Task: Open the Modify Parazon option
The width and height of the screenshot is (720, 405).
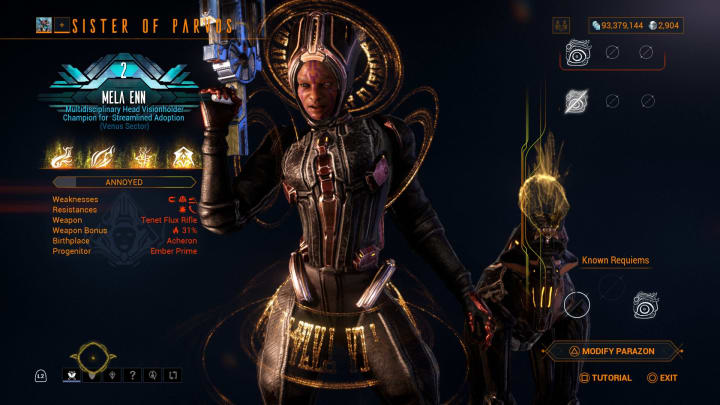Action: coord(613,351)
